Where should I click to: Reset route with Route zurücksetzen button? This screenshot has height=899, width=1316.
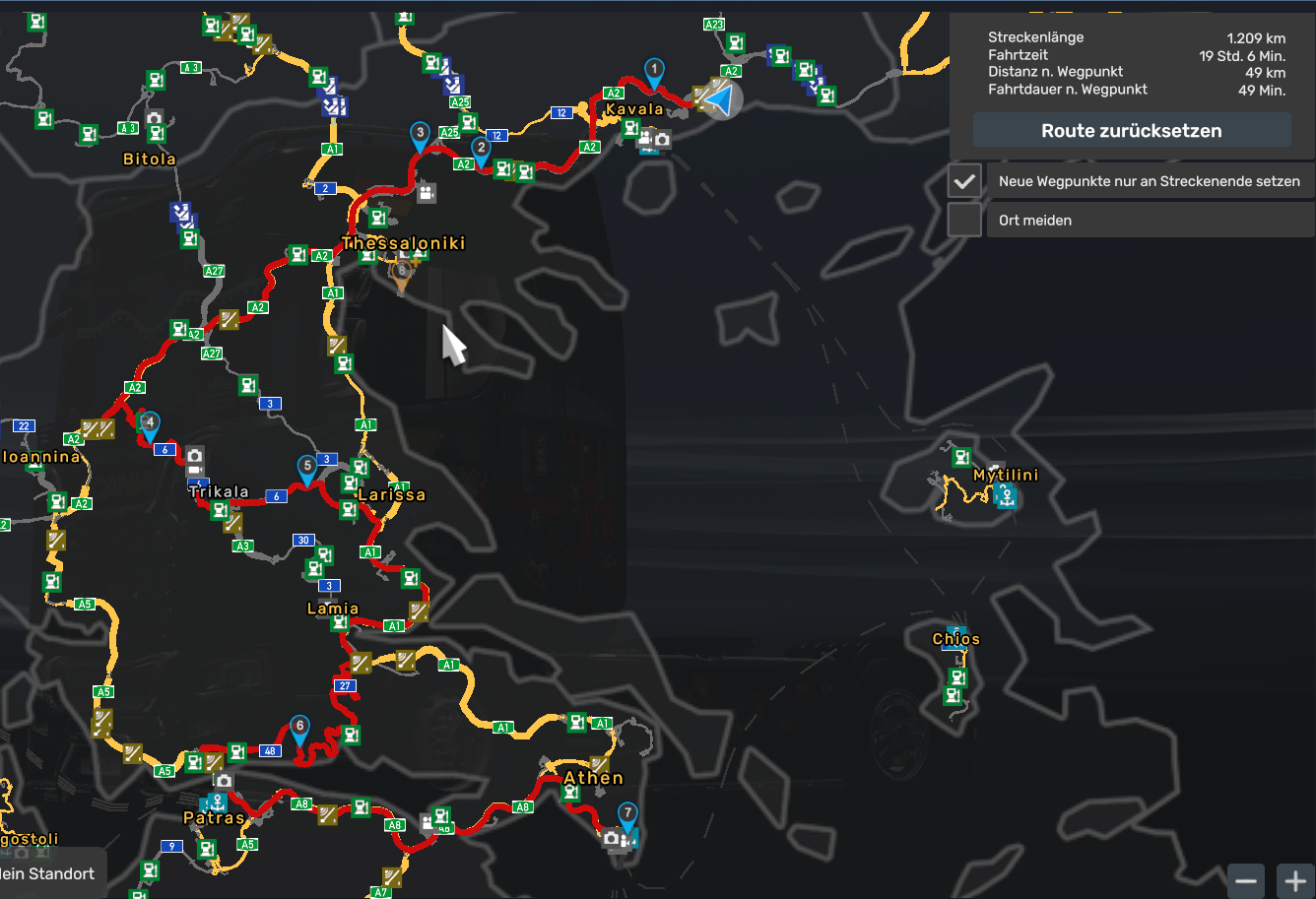(x=1132, y=131)
